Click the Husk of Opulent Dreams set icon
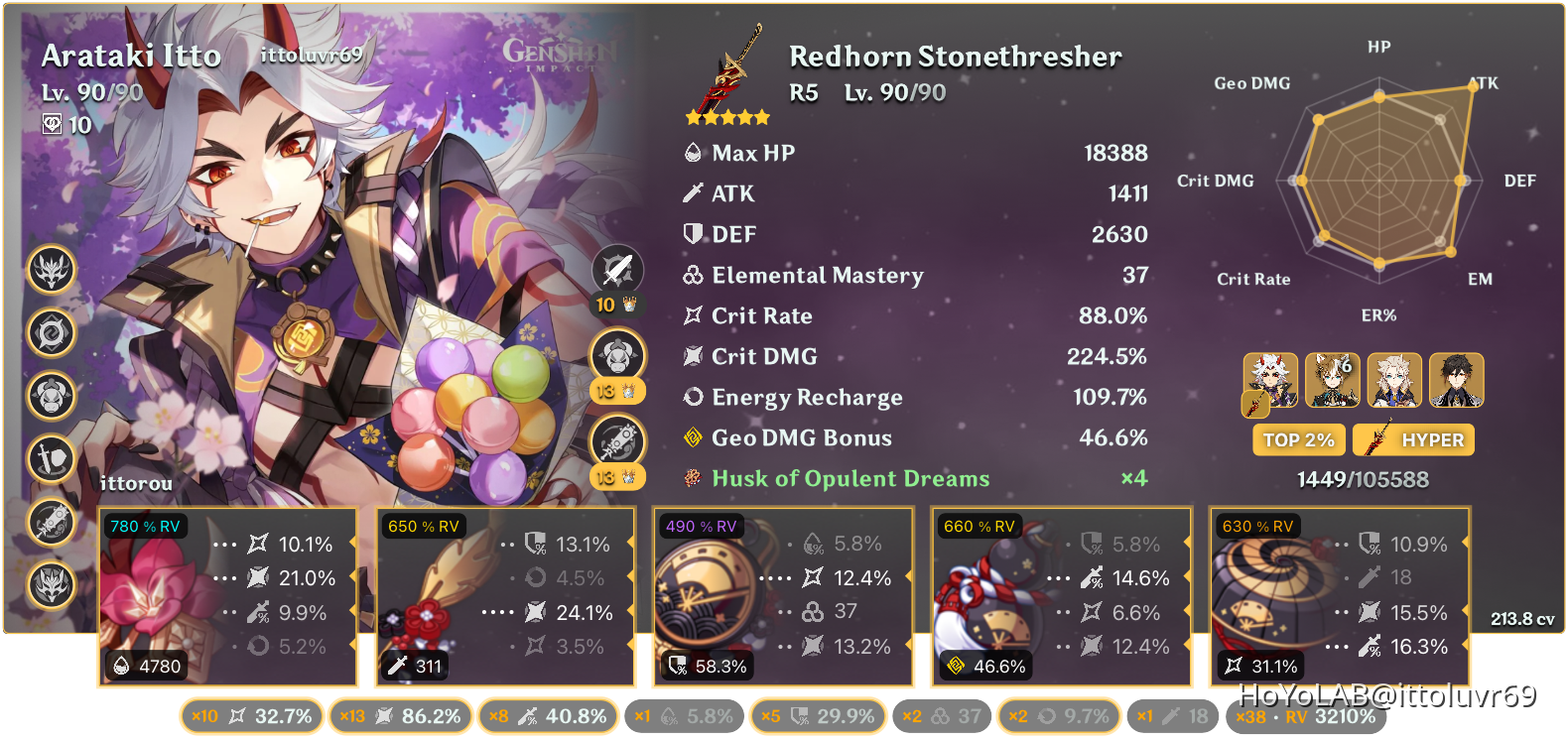Viewport: 1568px width, 741px height. click(692, 478)
